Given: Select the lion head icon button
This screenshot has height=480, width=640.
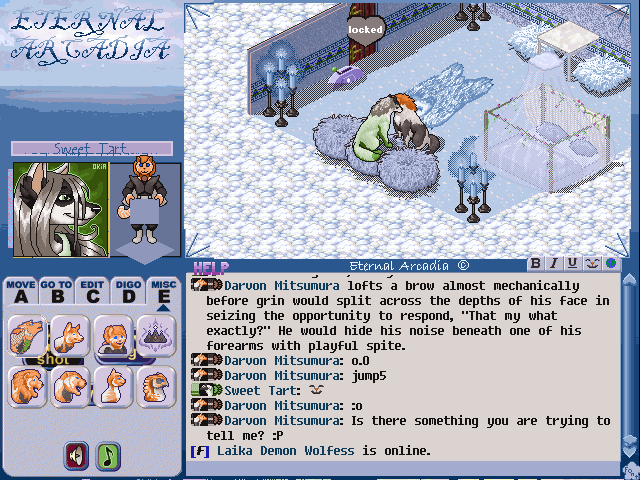Looking at the screenshot, I should coord(27,386).
